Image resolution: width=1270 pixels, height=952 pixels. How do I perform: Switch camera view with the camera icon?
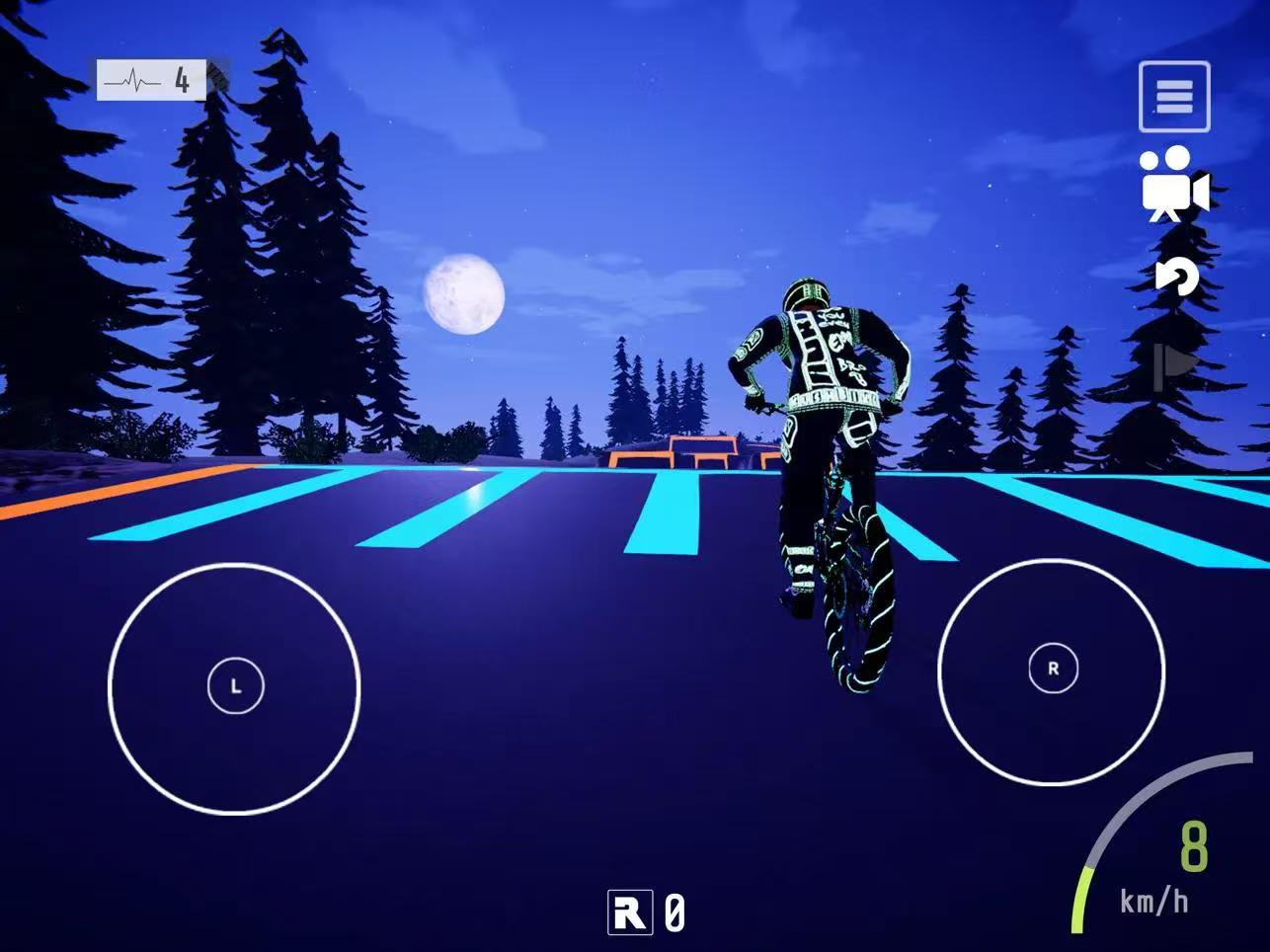[x=1173, y=185]
